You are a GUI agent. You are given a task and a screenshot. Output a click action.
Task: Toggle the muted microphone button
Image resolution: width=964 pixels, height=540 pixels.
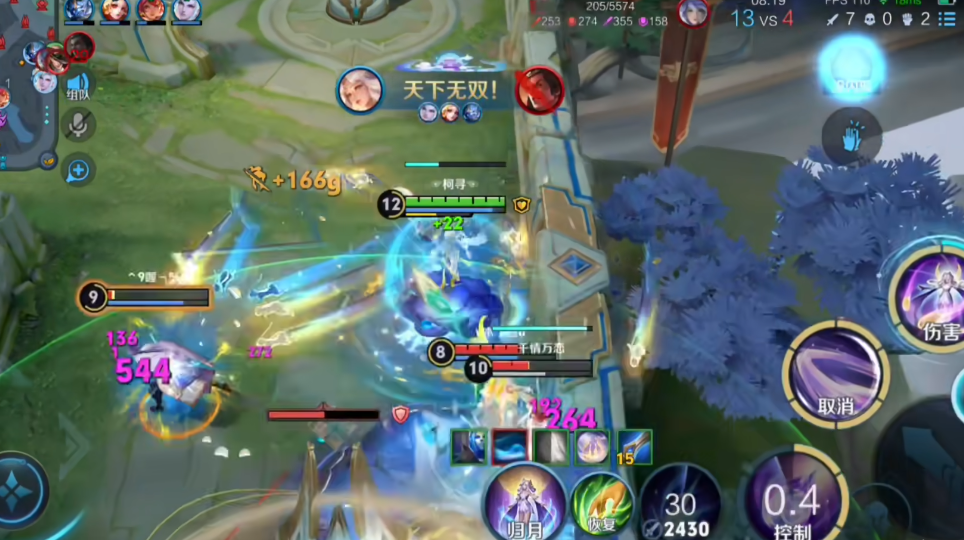pyautogui.click(x=78, y=125)
